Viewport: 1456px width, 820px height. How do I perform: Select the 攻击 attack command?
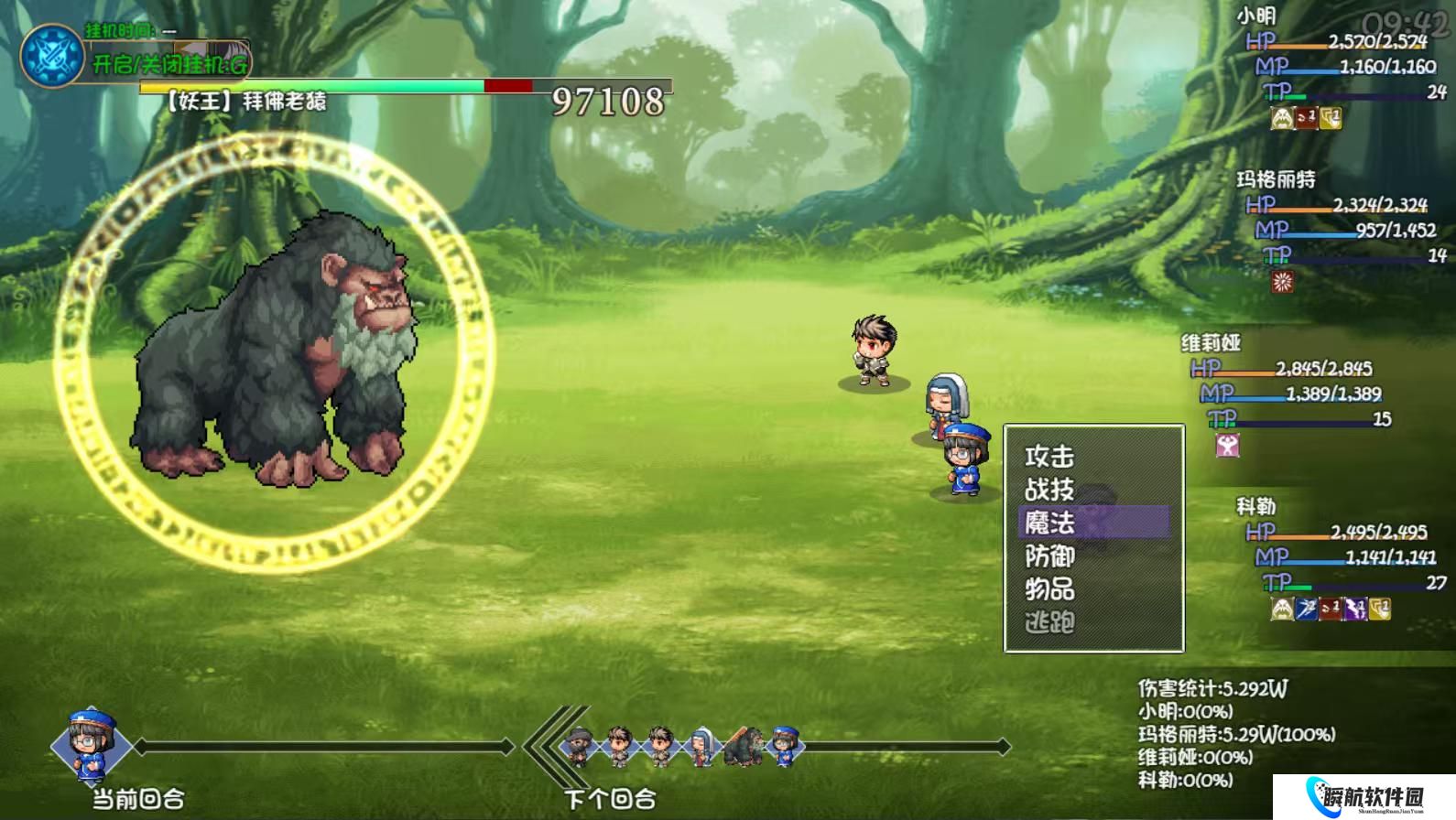point(1049,456)
